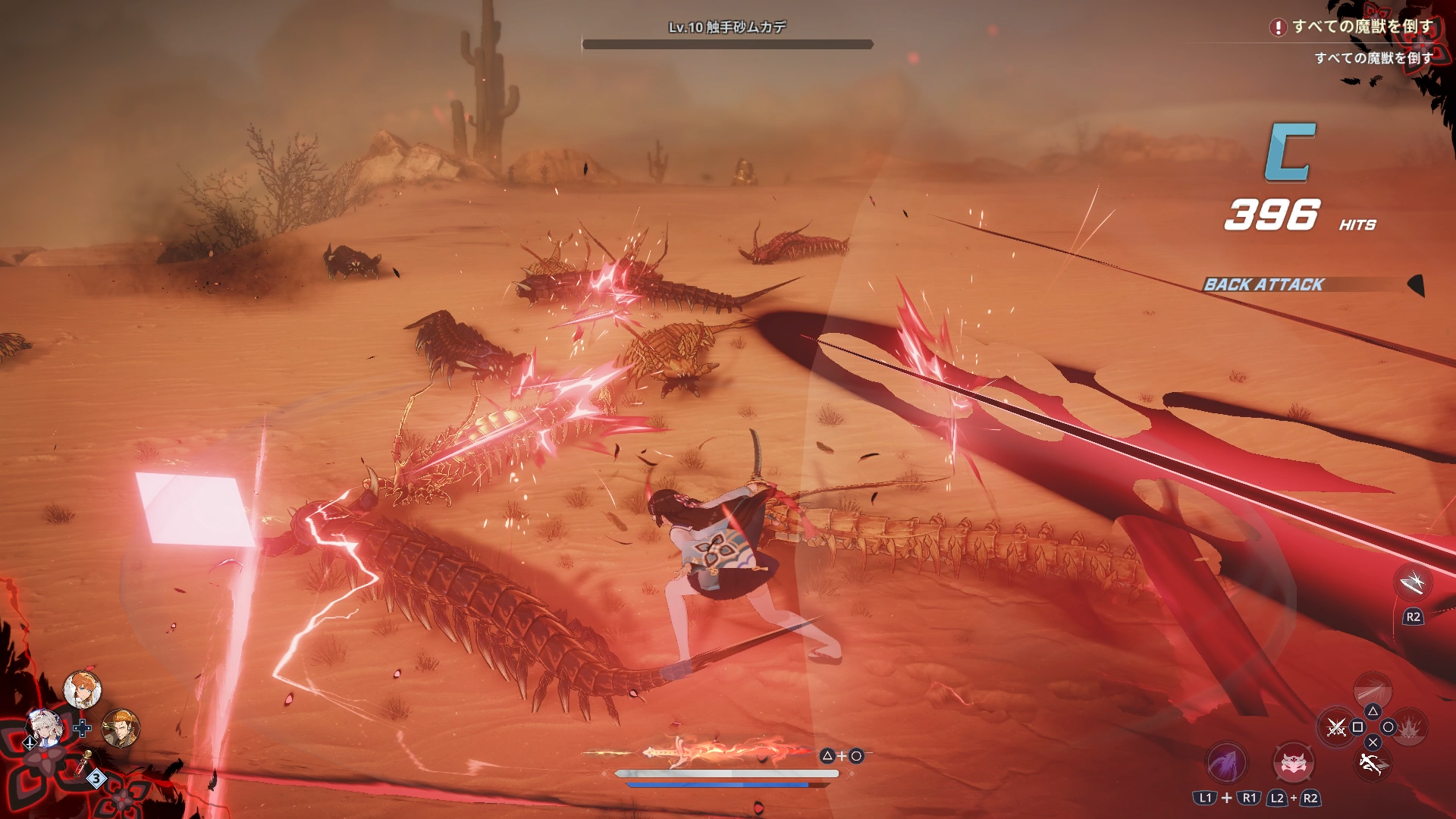Image resolution: width=1456 pixels, height=819 pixels.
Task: Activate the burst explosion skill icon
Action: (1410, 728)
